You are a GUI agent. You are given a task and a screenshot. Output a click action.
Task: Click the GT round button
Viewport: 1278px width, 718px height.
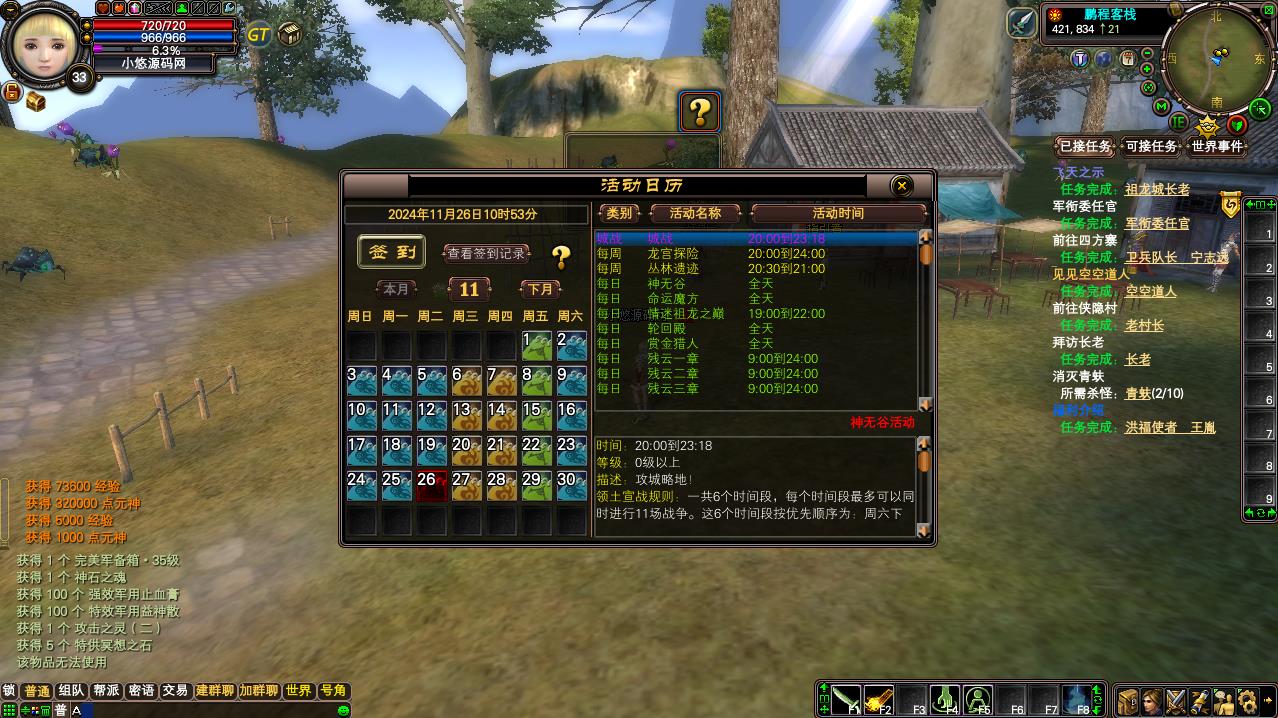point(258,34)
